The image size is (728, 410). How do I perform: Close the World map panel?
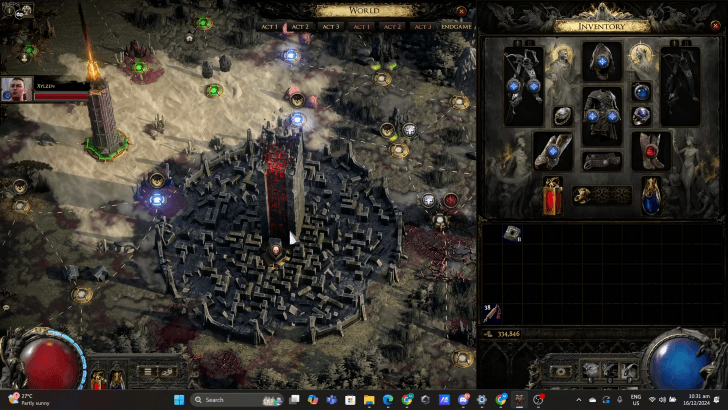(462, 11)
